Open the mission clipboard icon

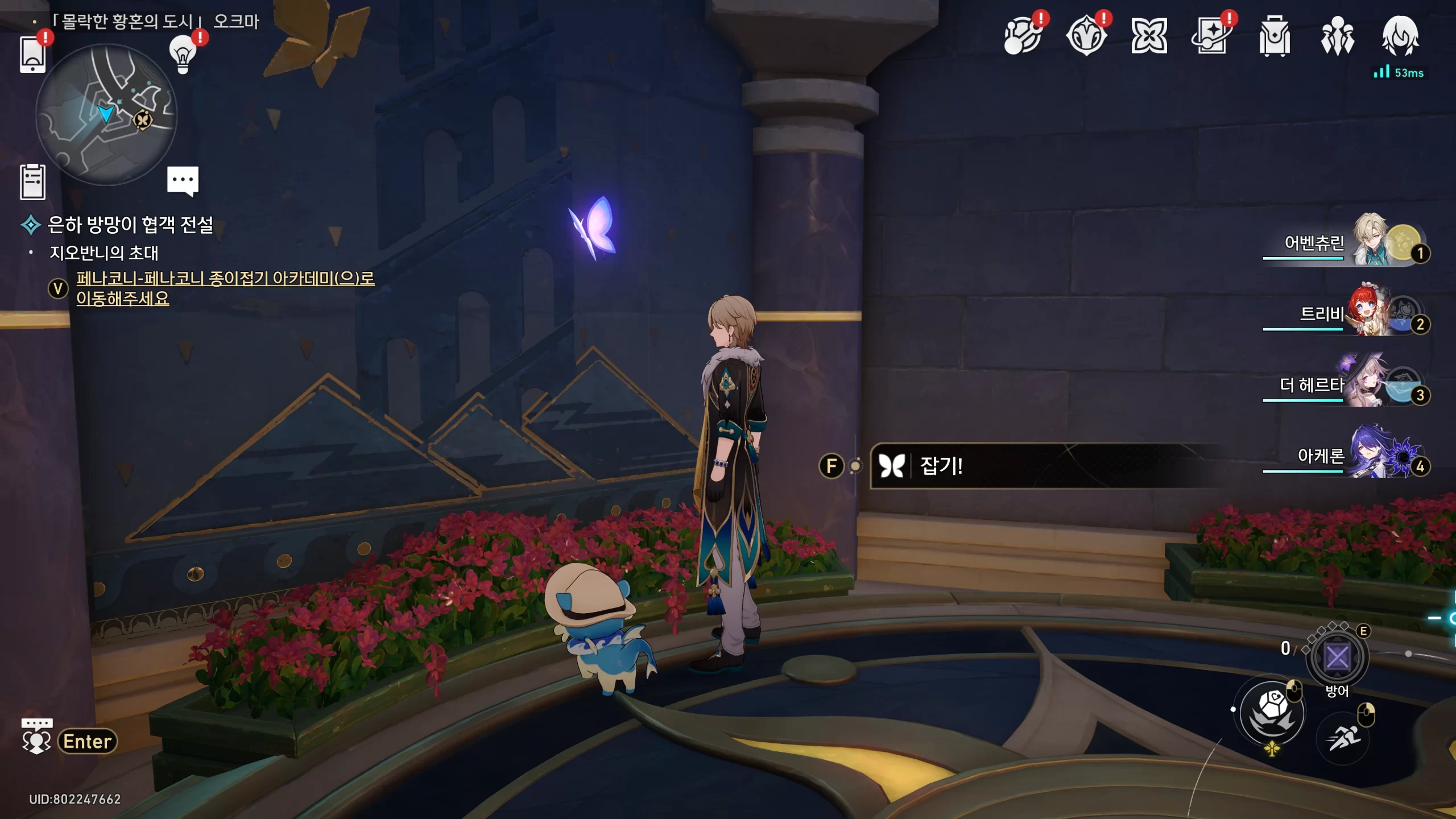click(x=32, y=182)
